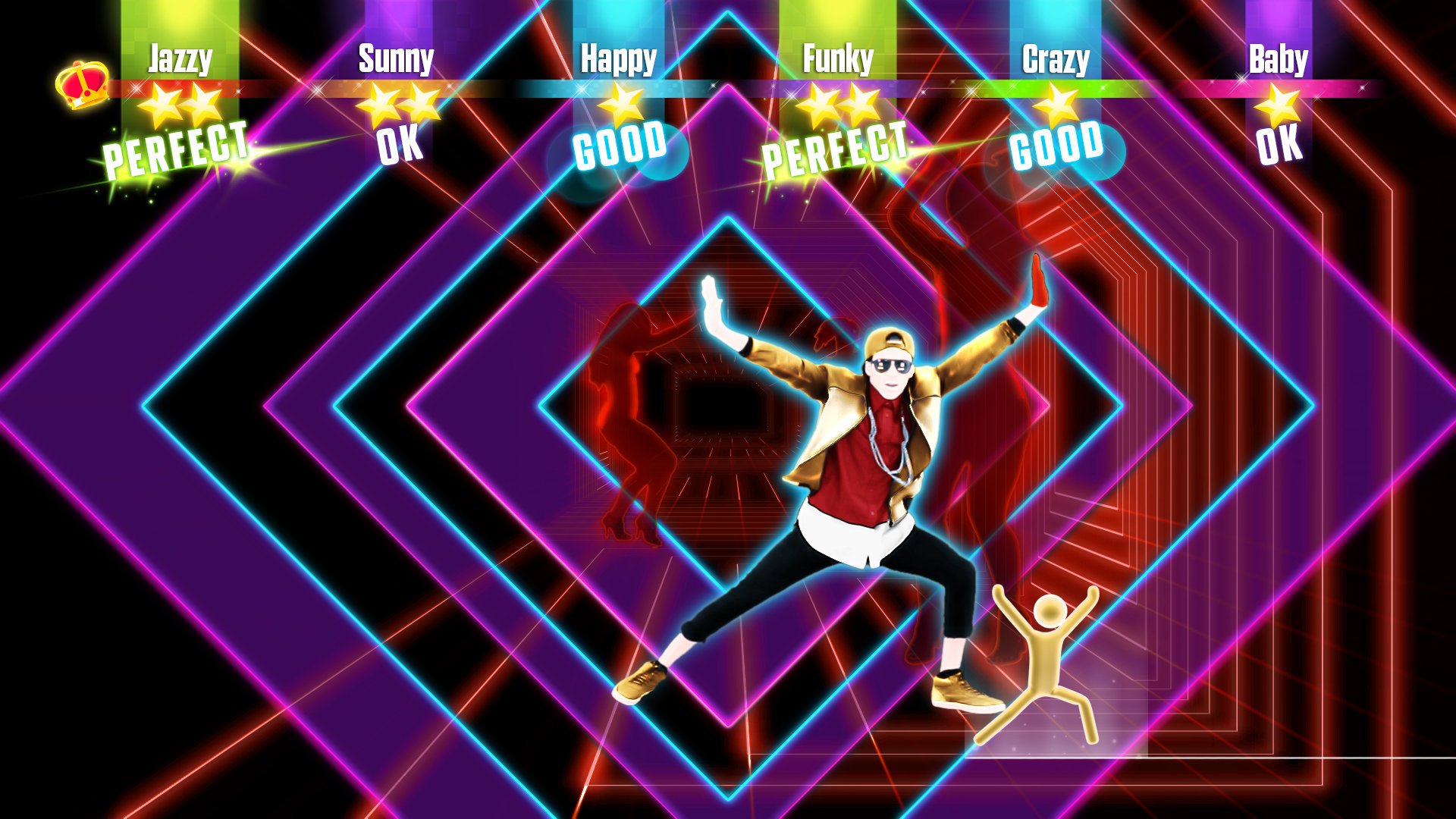This screenshot has width=1456, height=819.
Task: Click the GOOD rating under Happy
Action: (x=620, y=148)
